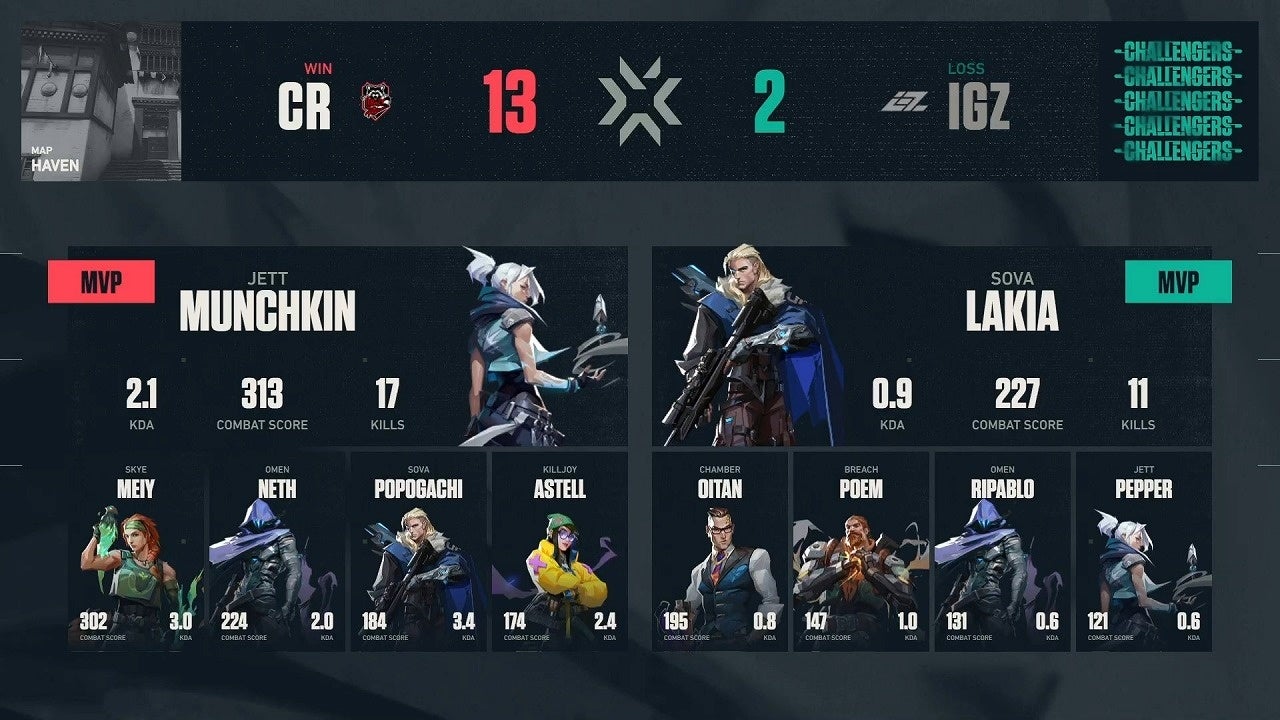Select MEIY's Skye player card
The image size is (1280, 720).
(135, 552)
